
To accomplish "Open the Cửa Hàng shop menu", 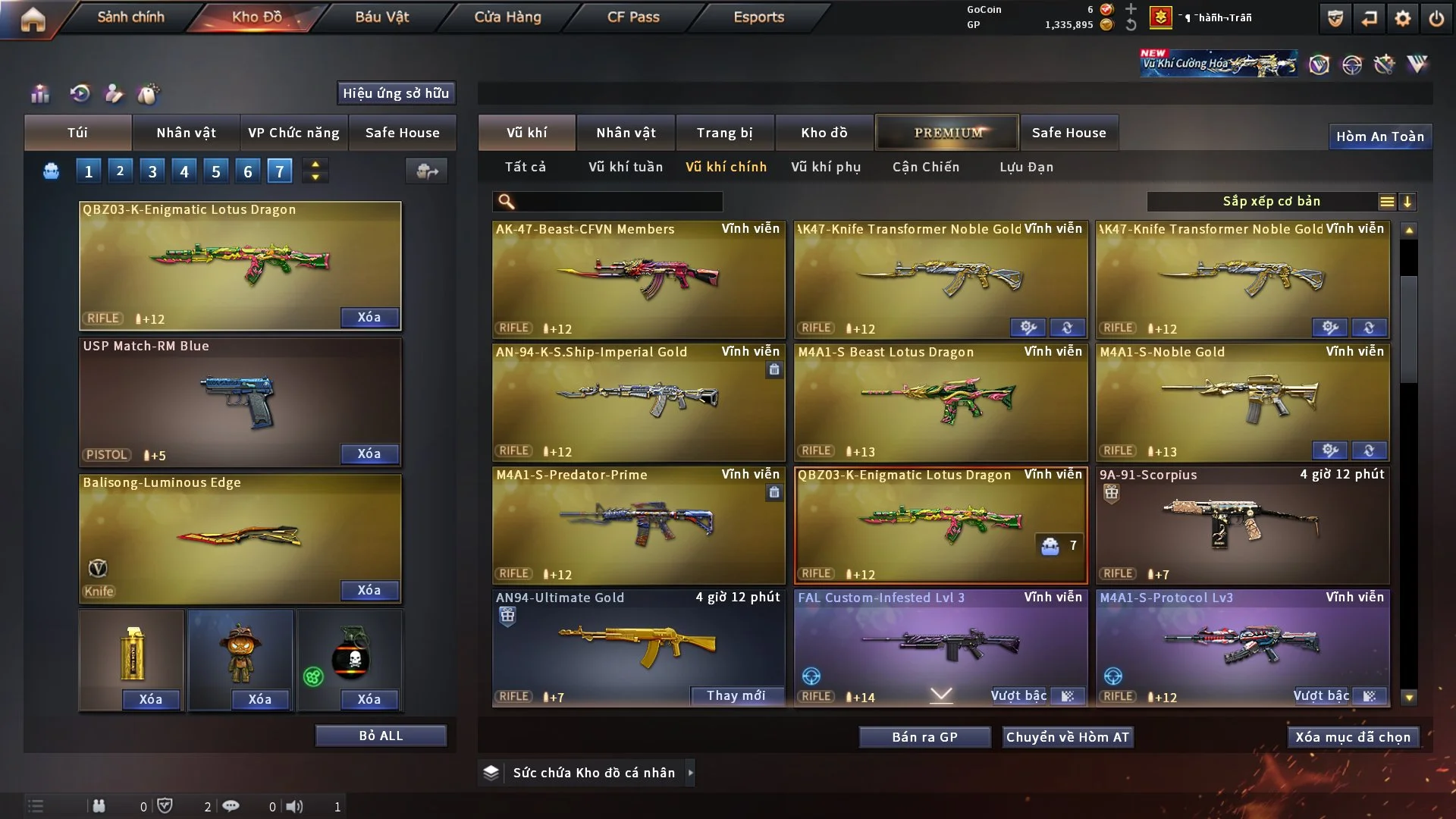I will [507, 17].
